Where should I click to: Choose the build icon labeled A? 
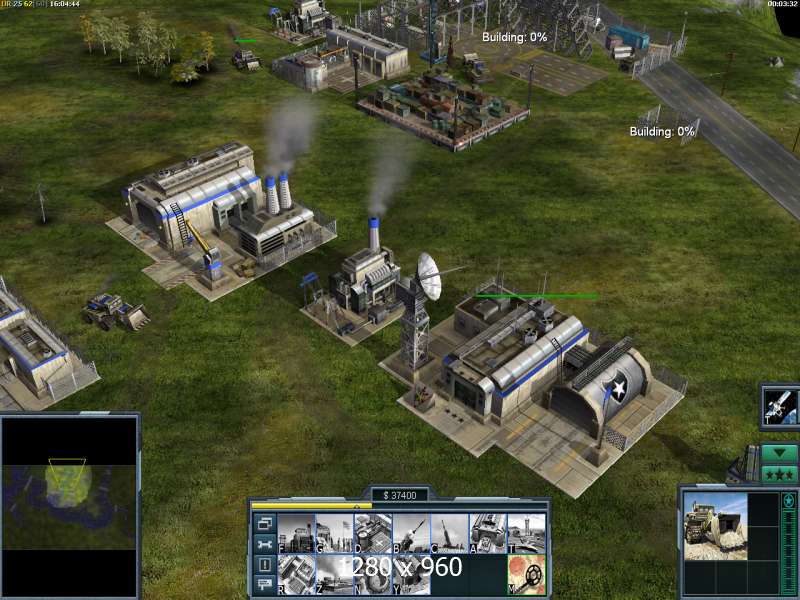[x=487, y=533]
